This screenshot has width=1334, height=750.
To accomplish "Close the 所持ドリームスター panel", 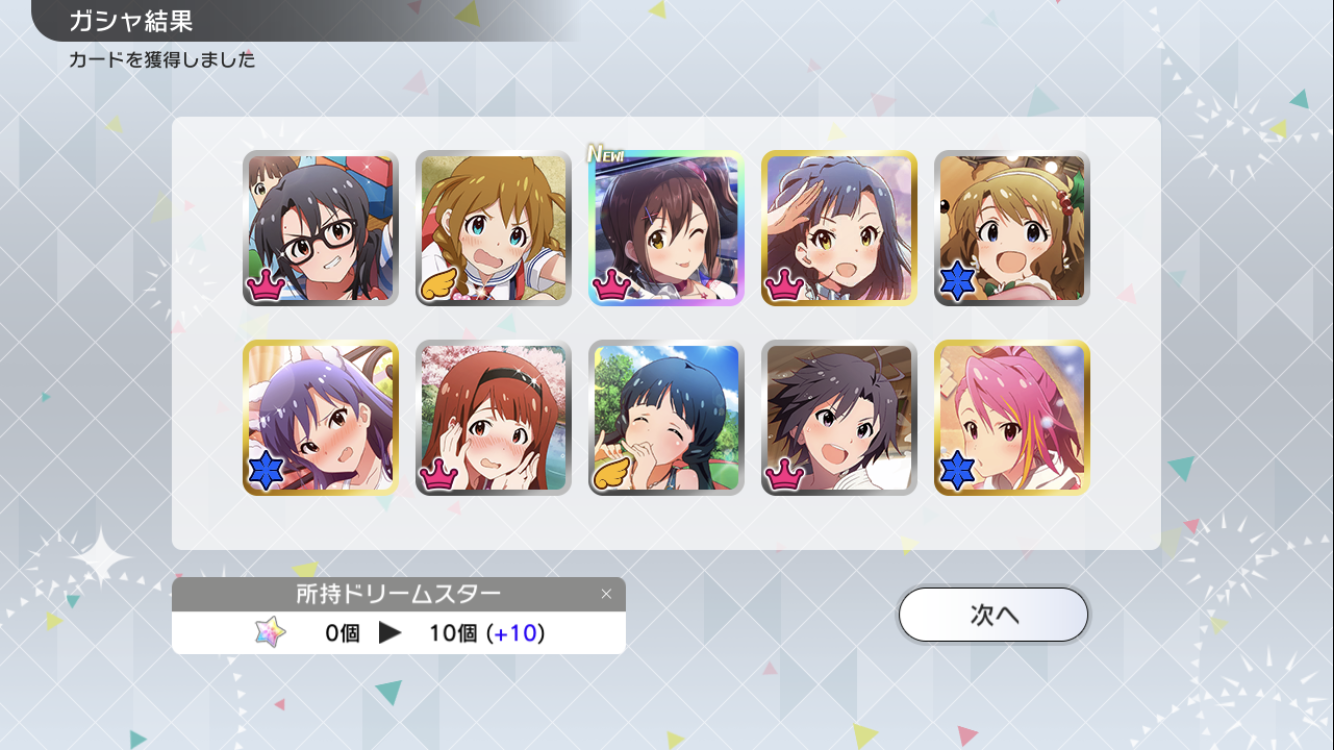I will 606,594.
